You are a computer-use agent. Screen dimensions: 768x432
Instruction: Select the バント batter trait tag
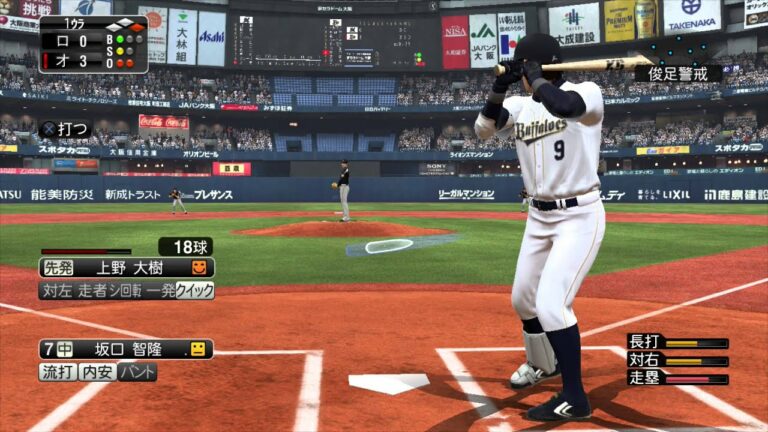[x=137, y=372]
